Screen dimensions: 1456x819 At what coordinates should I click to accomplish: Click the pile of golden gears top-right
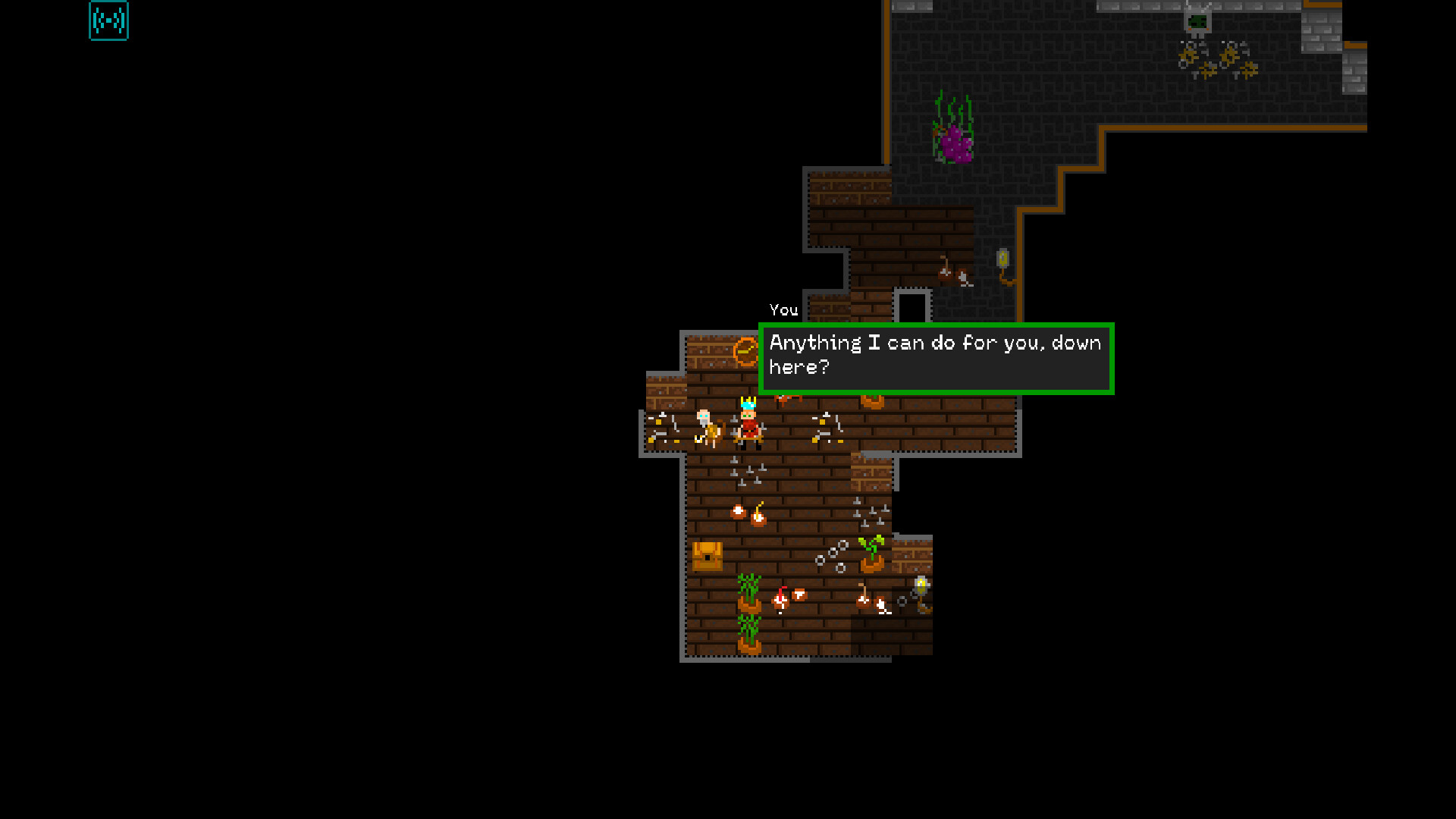tap(1217, 61)
